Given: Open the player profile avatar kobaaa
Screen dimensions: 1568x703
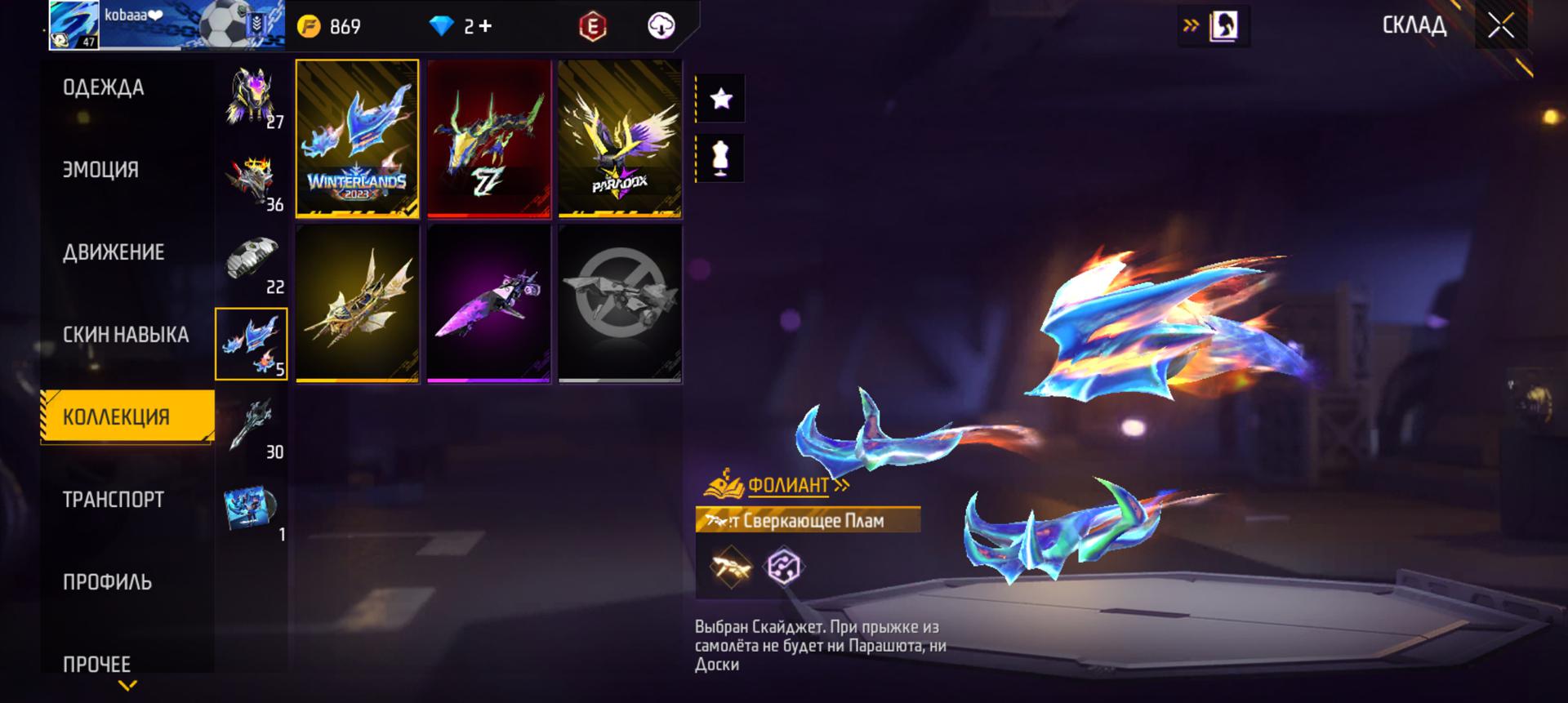Looking at the screenshot, I should click(74, 26).
